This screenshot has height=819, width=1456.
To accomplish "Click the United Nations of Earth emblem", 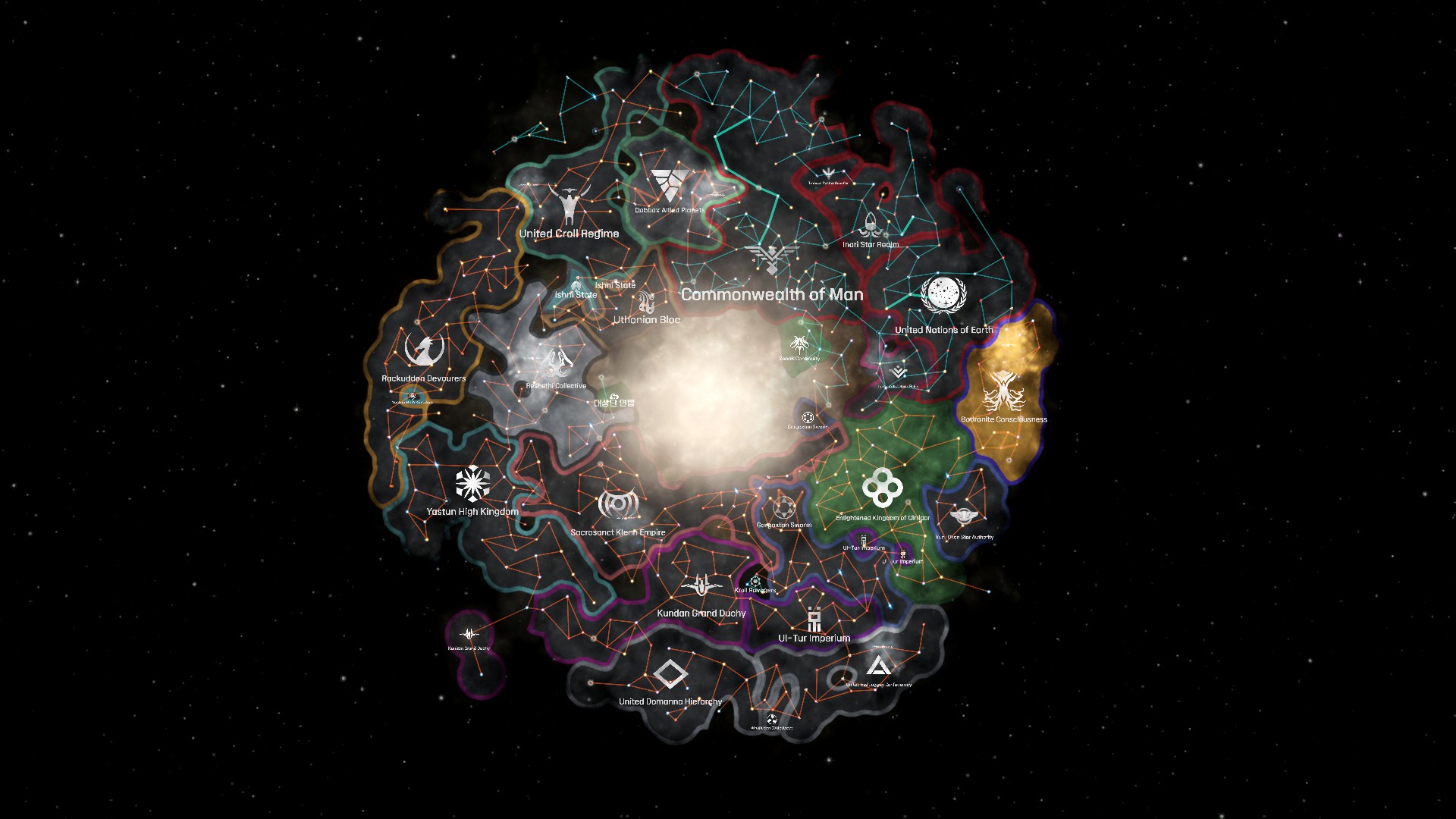I will [943, 296].
